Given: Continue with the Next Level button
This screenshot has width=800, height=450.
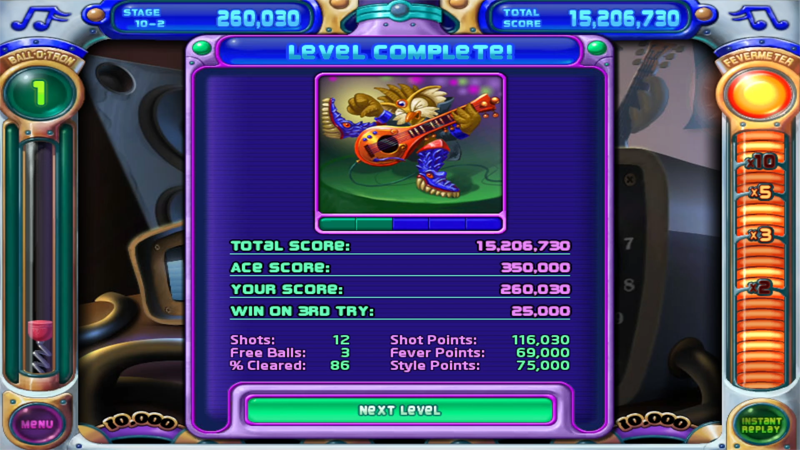Looking at the screenshot, I should tap(399, 410).
